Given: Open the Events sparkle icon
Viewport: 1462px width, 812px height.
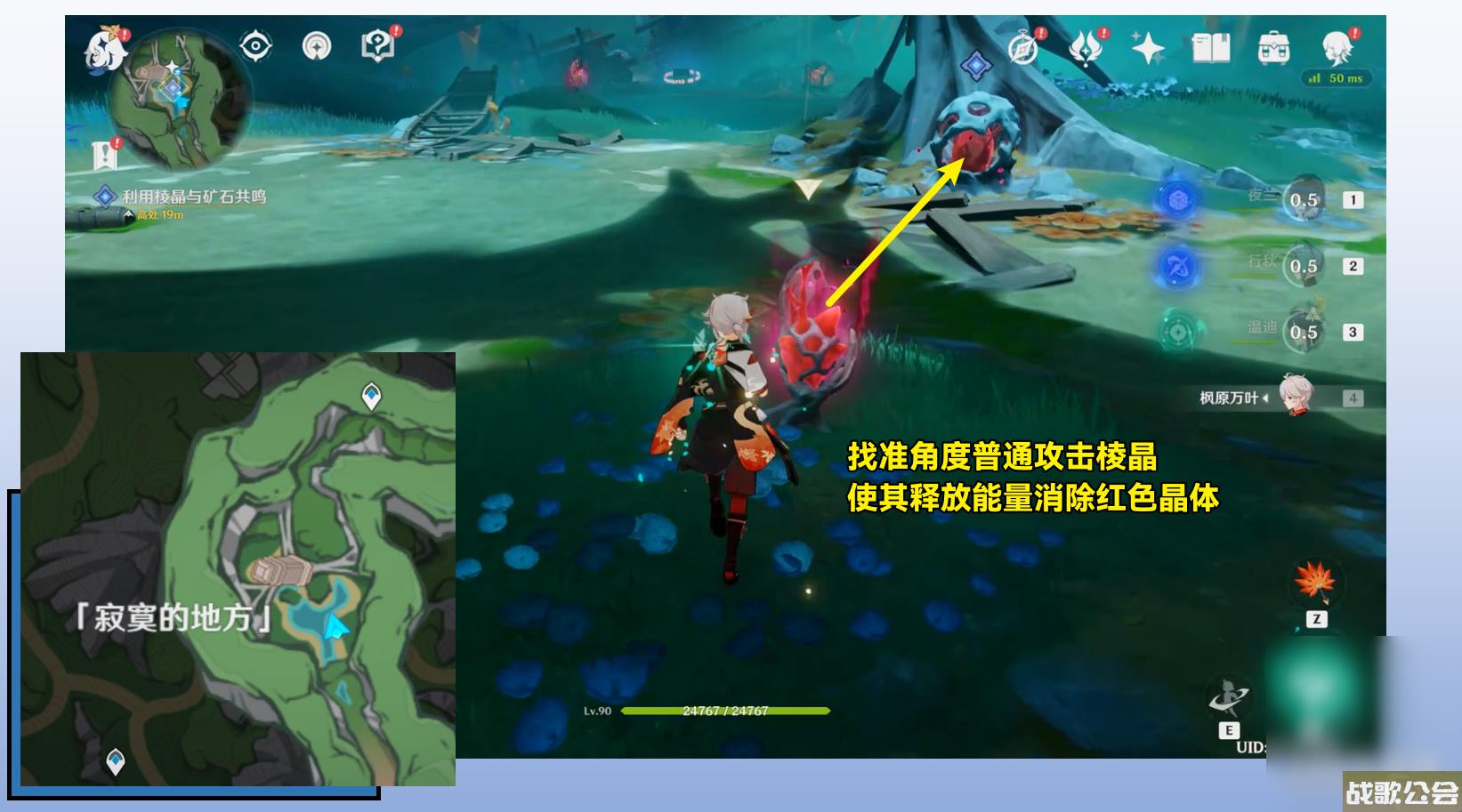Looking at the screenshot, I should click(1147, 47).
